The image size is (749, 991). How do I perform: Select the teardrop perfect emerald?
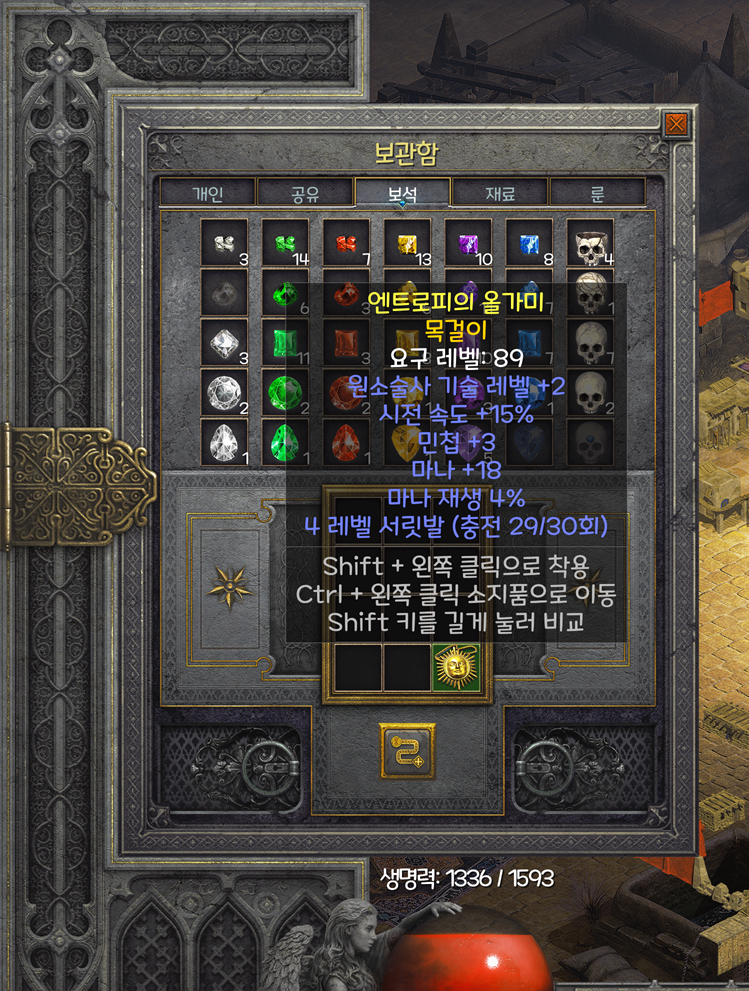coord(285,441)
